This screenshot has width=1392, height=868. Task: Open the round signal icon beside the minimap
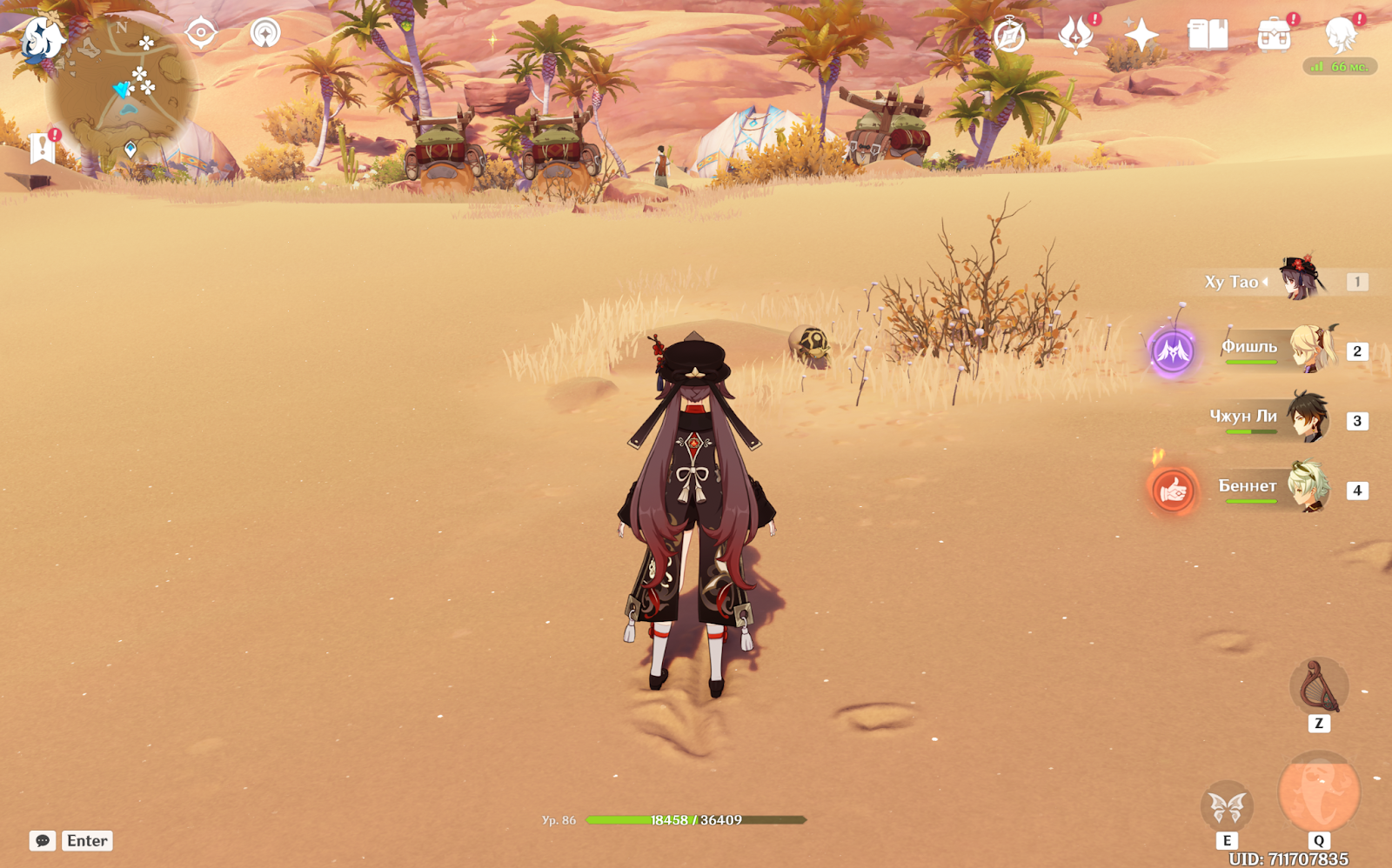265,33
